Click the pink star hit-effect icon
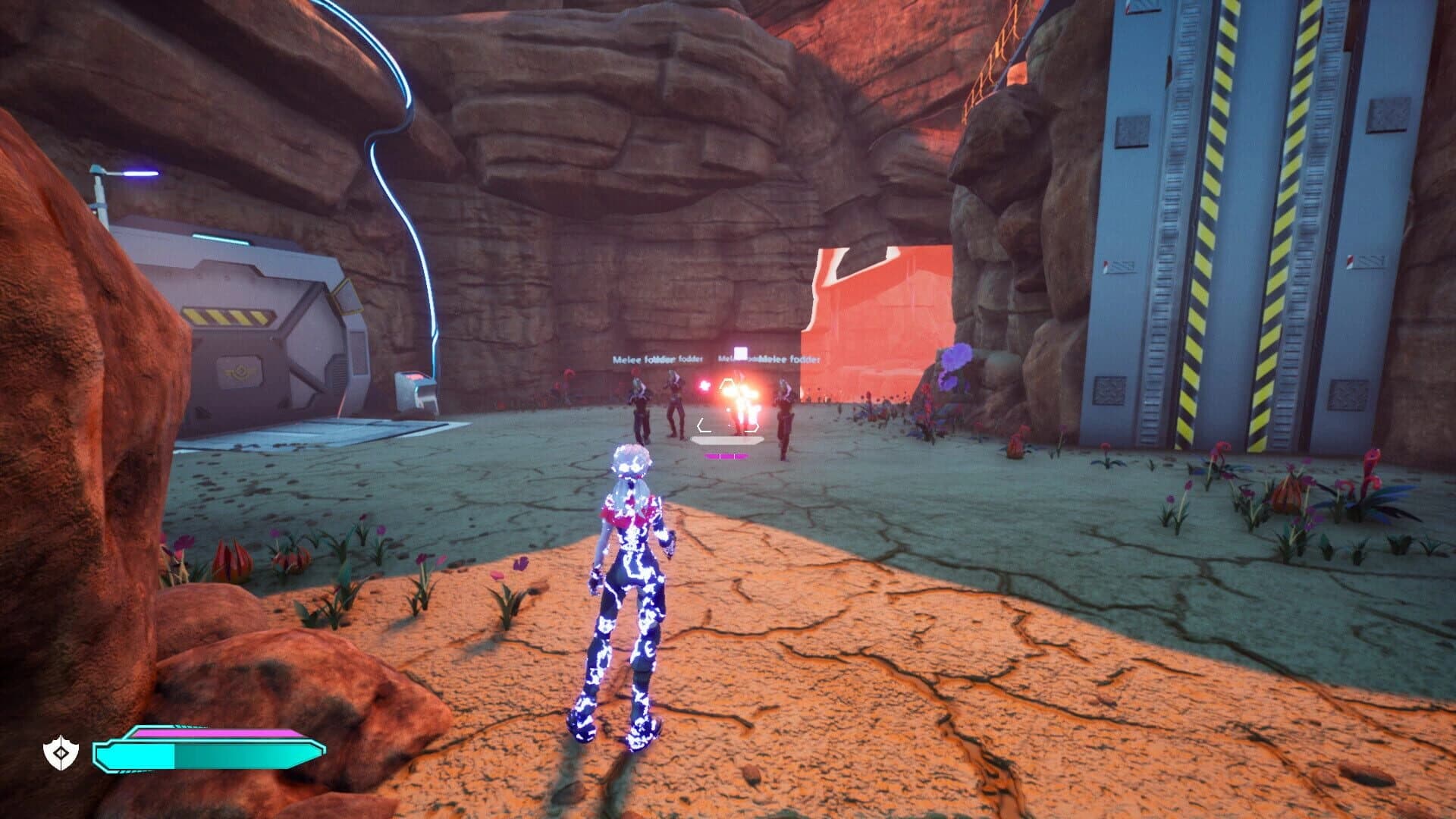Viewport: 1456px width, 819px height. 704,387
